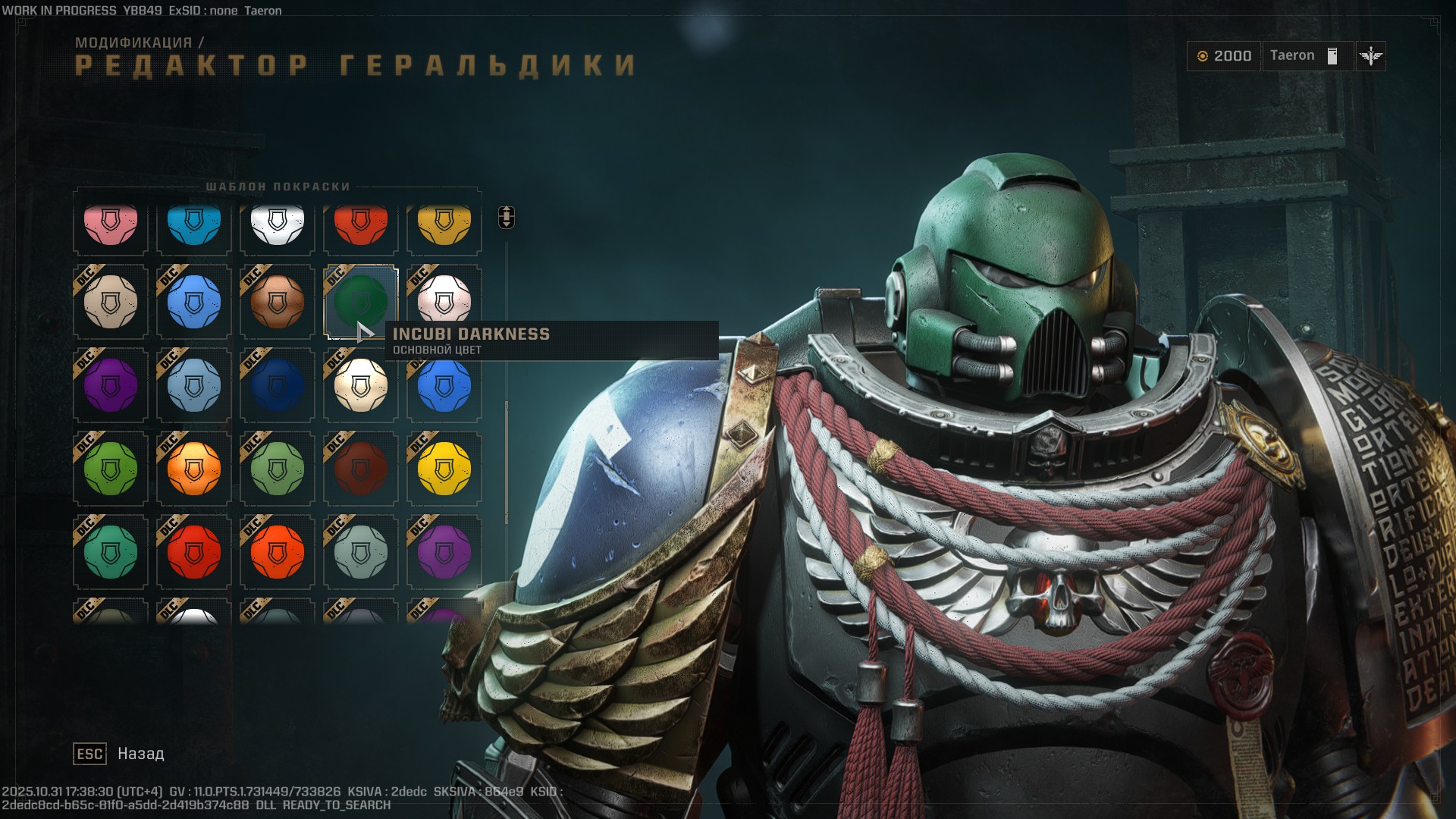Select the copper-colored DLC swatch
The width and height of the screenshot is (1456, 819).
(x=276, y=303)
